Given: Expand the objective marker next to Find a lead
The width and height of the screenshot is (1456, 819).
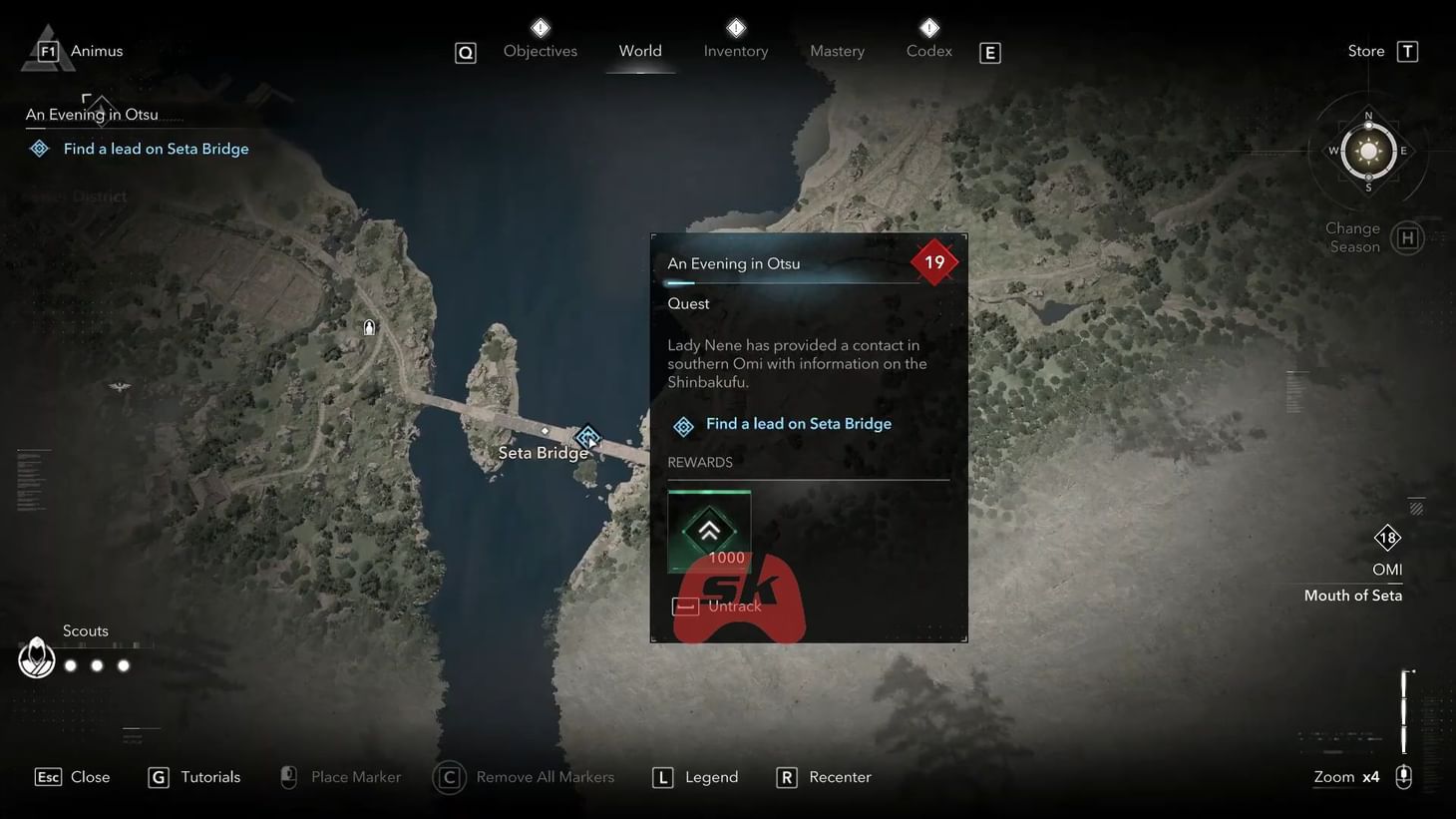Looking at the screenshot, I should 683,426.
